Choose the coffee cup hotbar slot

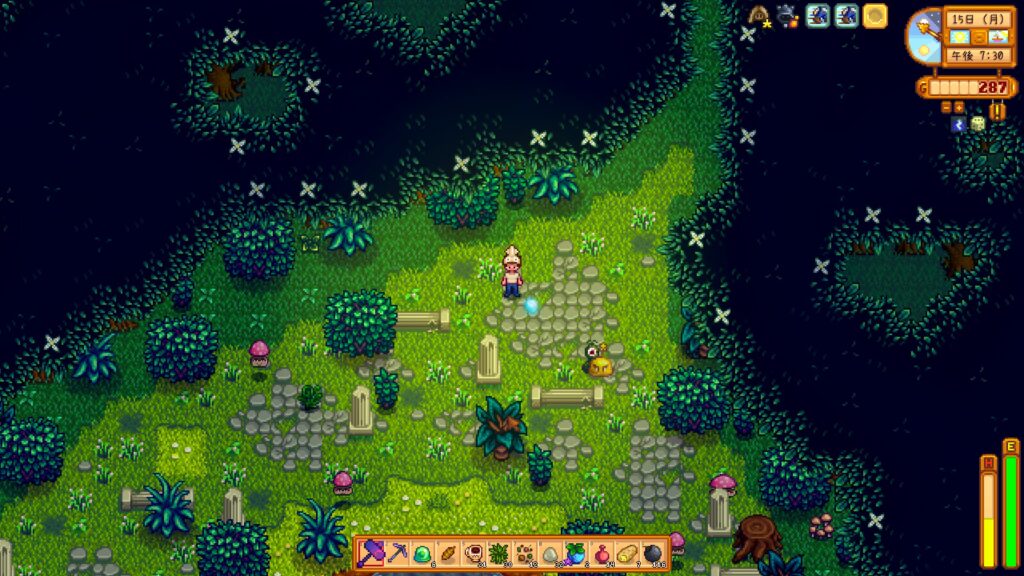click(472, 552)
